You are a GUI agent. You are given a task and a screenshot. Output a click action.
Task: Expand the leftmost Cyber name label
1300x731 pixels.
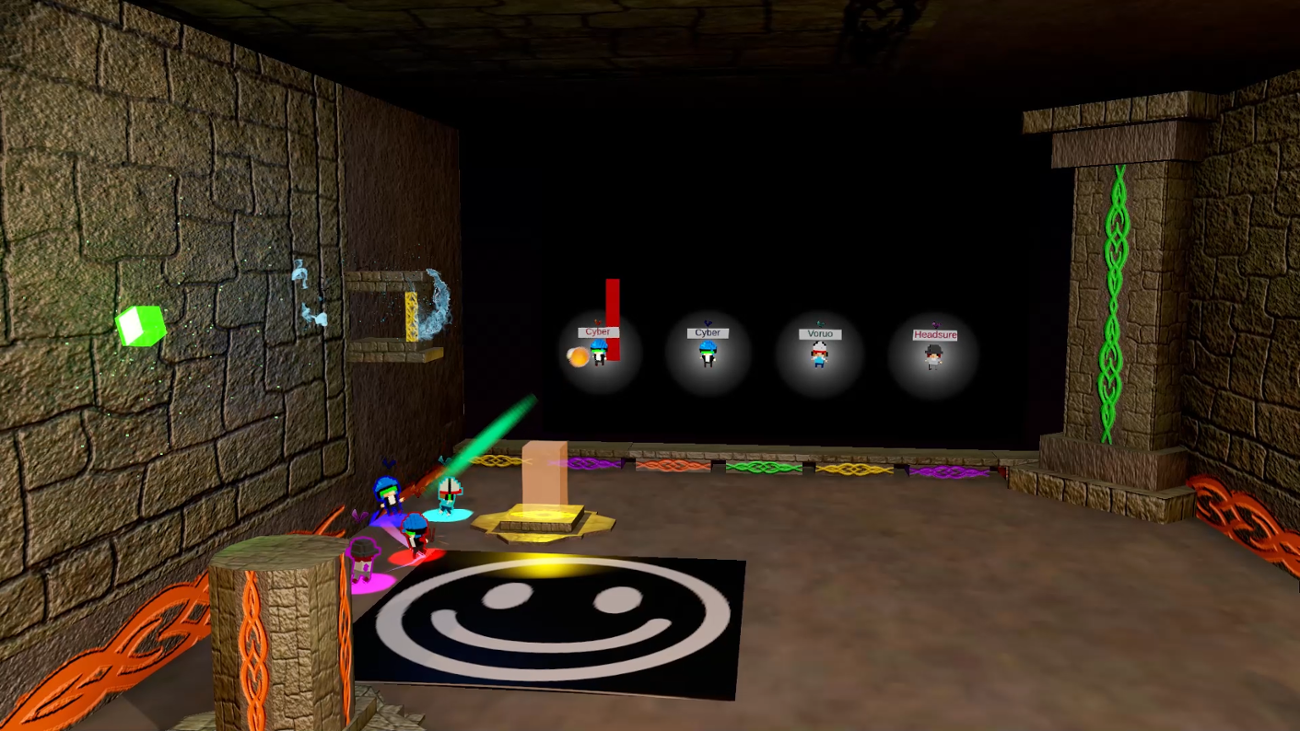[x=598, y=331]
